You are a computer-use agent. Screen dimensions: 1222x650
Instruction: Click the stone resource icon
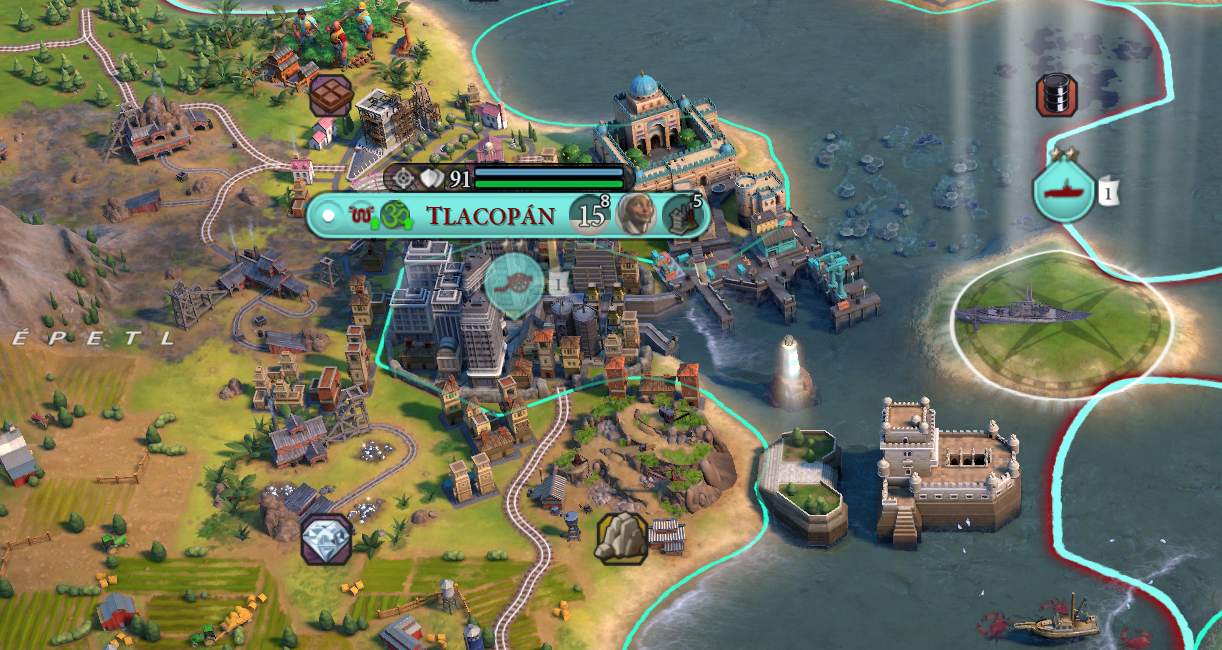coord(620,537)
